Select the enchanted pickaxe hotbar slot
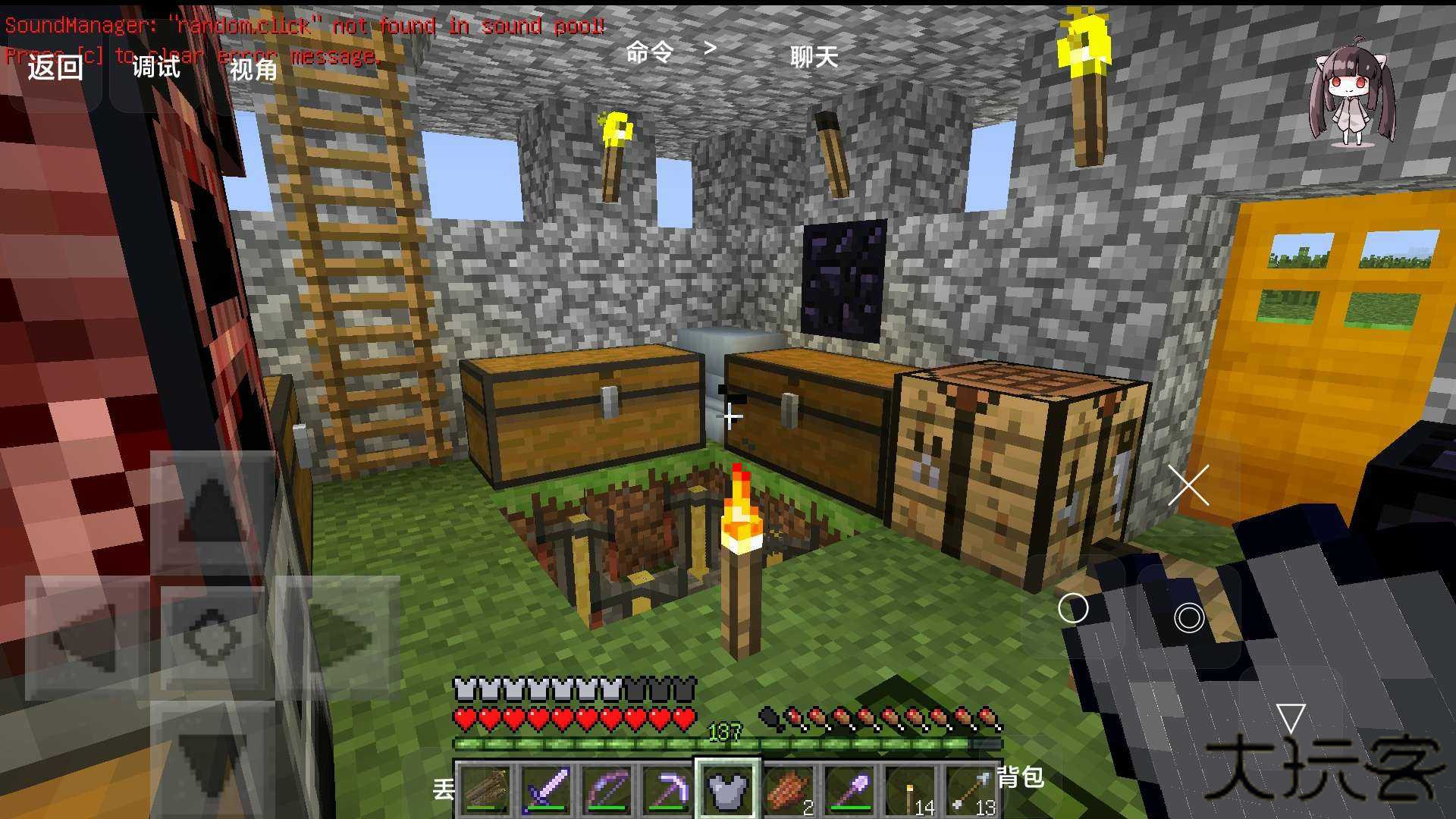Viewport: 1456px width, 819px height. tap(667, 789)
